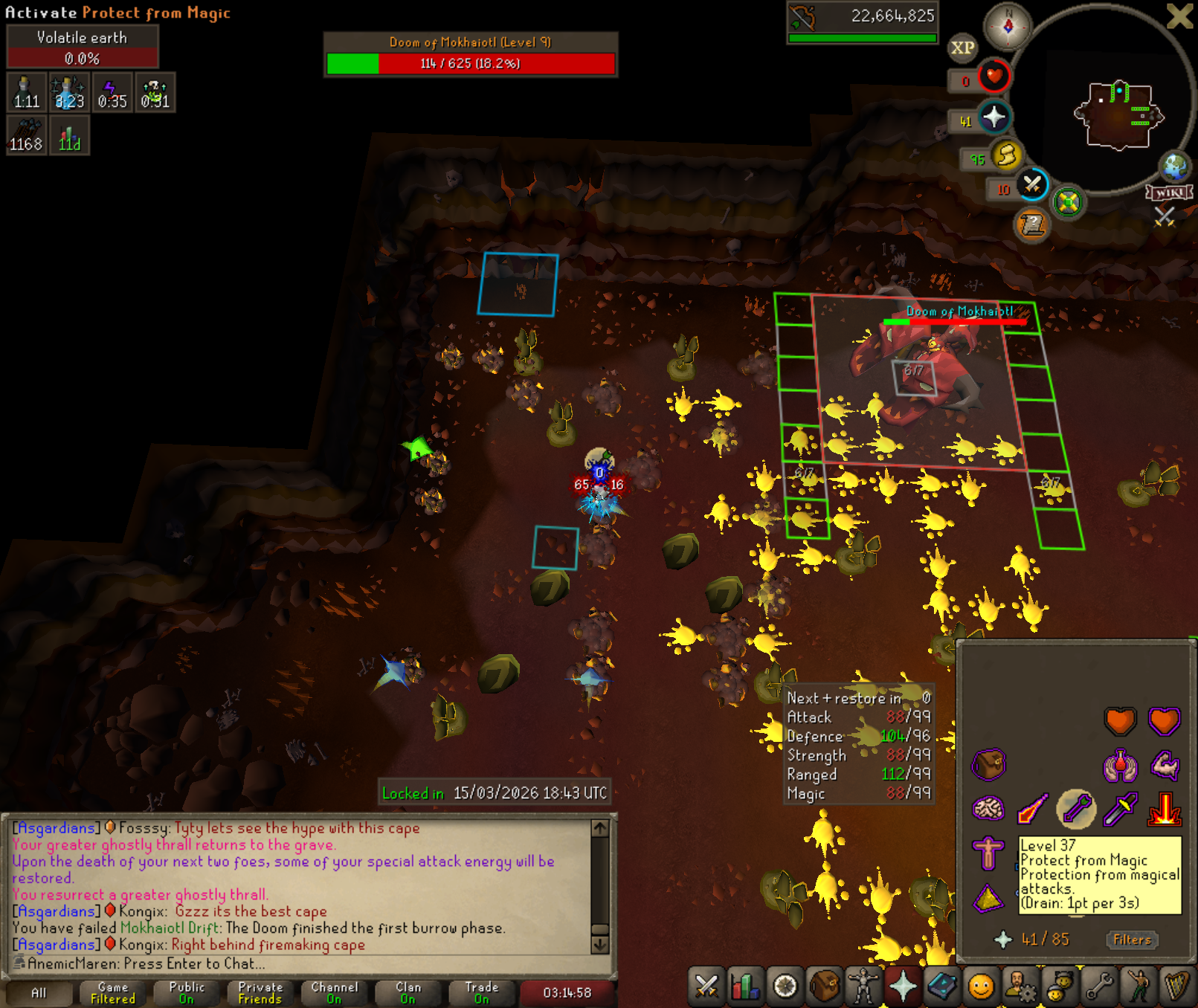Open the backpack inventory tab
This screenshot has height=1008, width=1198.
click(824, 987)
